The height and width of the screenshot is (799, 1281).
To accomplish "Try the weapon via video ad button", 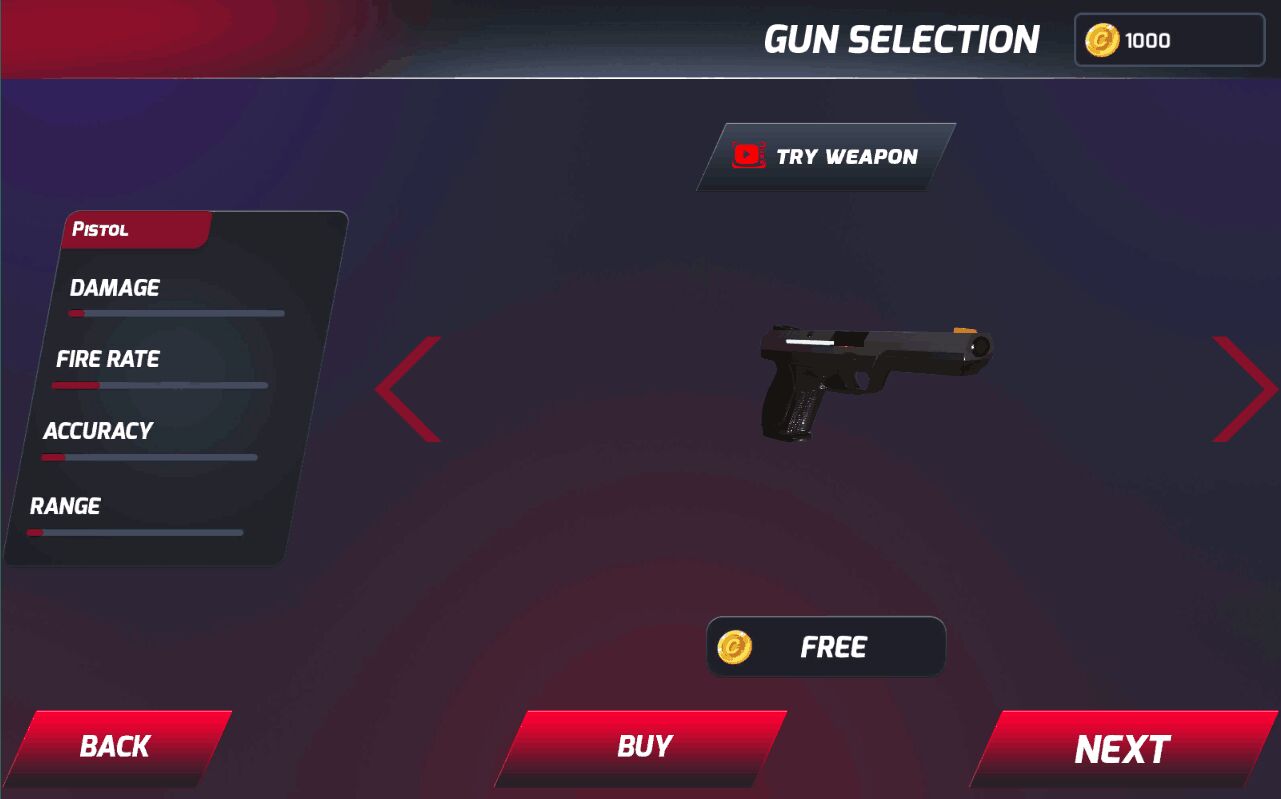I will [x=827, y=157].
